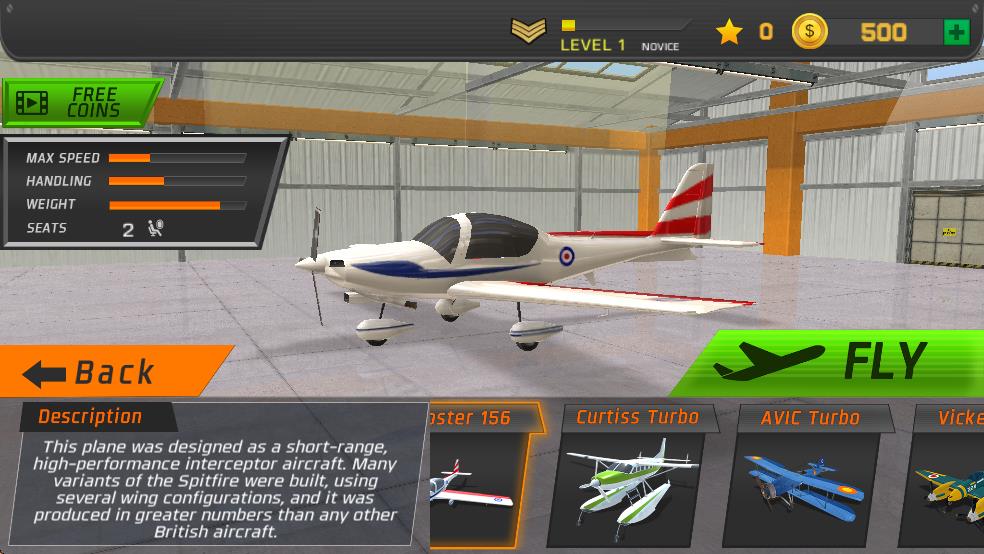The width and height of the screenshot is (984, 554).
Task: Watch a video for Free Coins
Action: coord(80,102)
